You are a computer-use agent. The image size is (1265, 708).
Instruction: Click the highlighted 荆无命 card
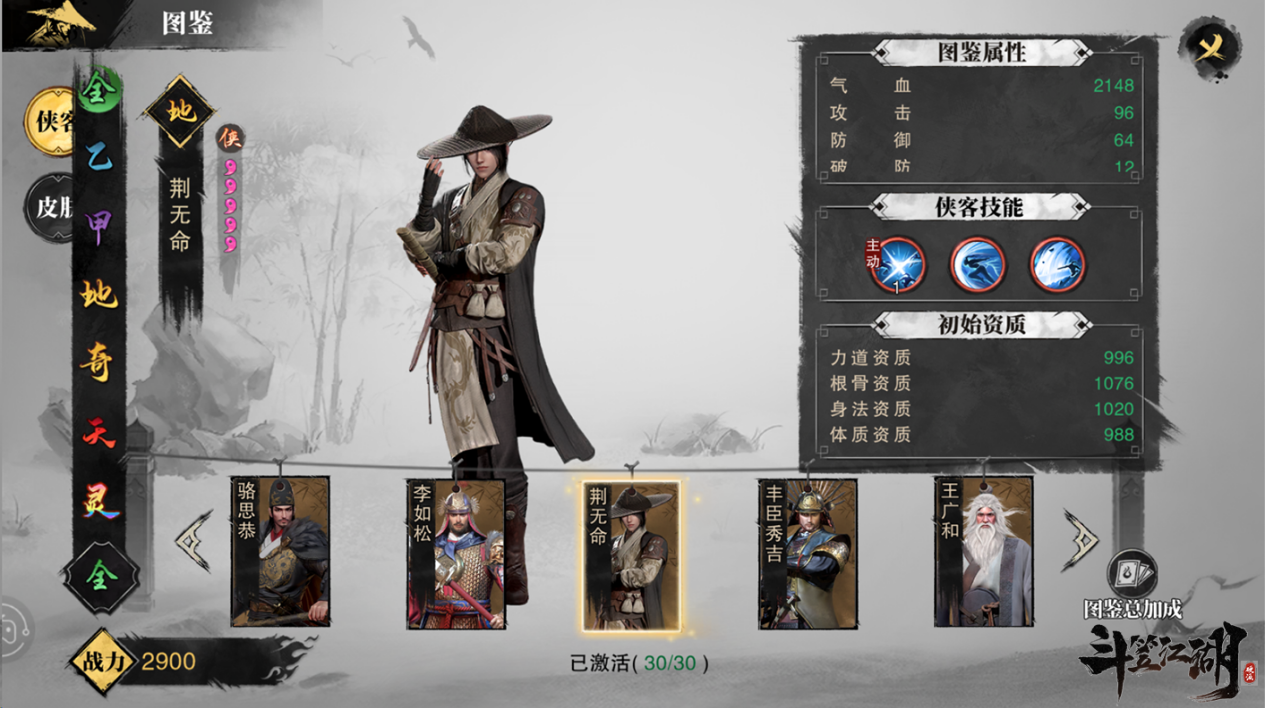tap(631, 555)
